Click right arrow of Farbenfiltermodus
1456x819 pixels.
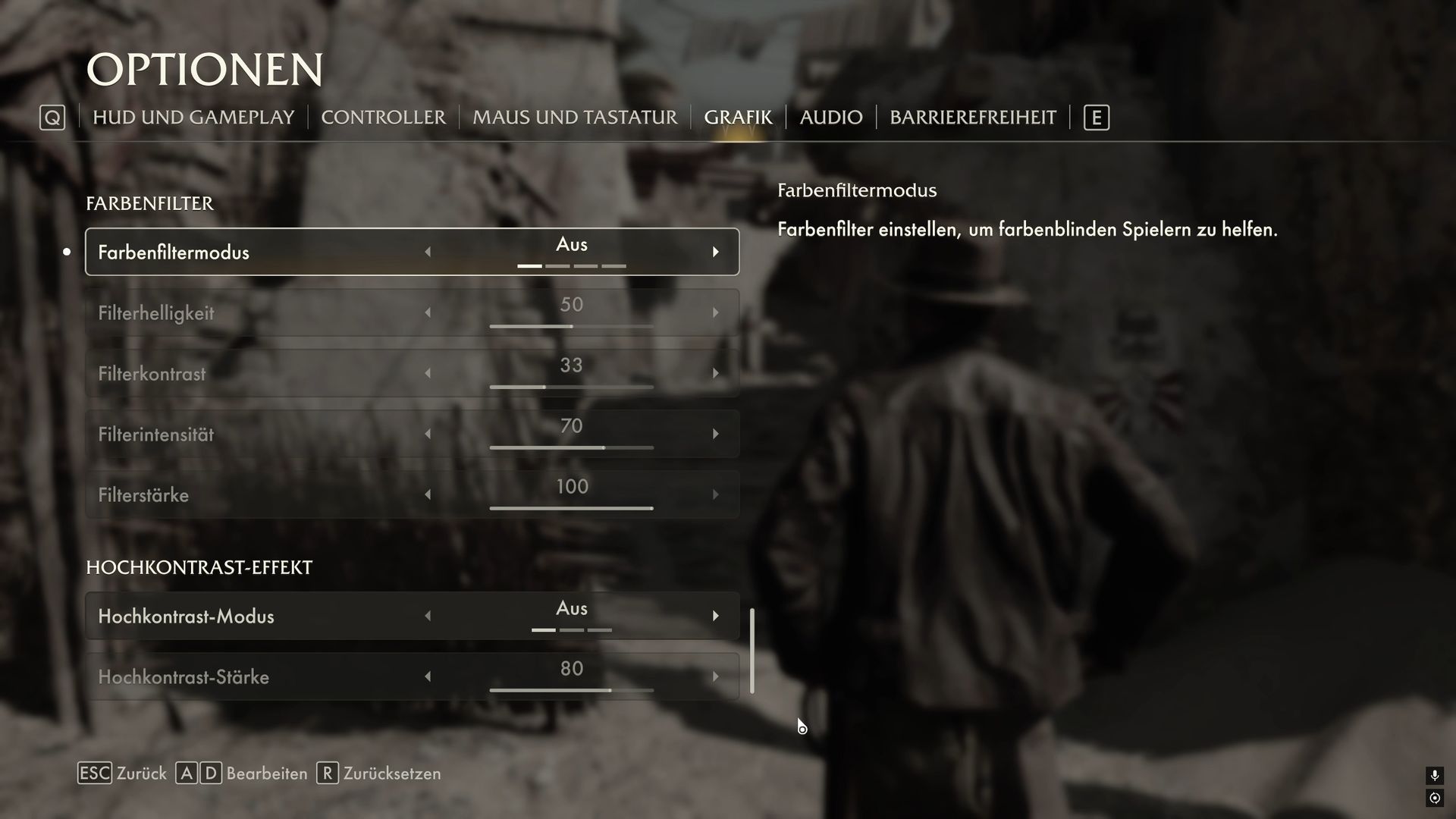[x=715, y=252]
